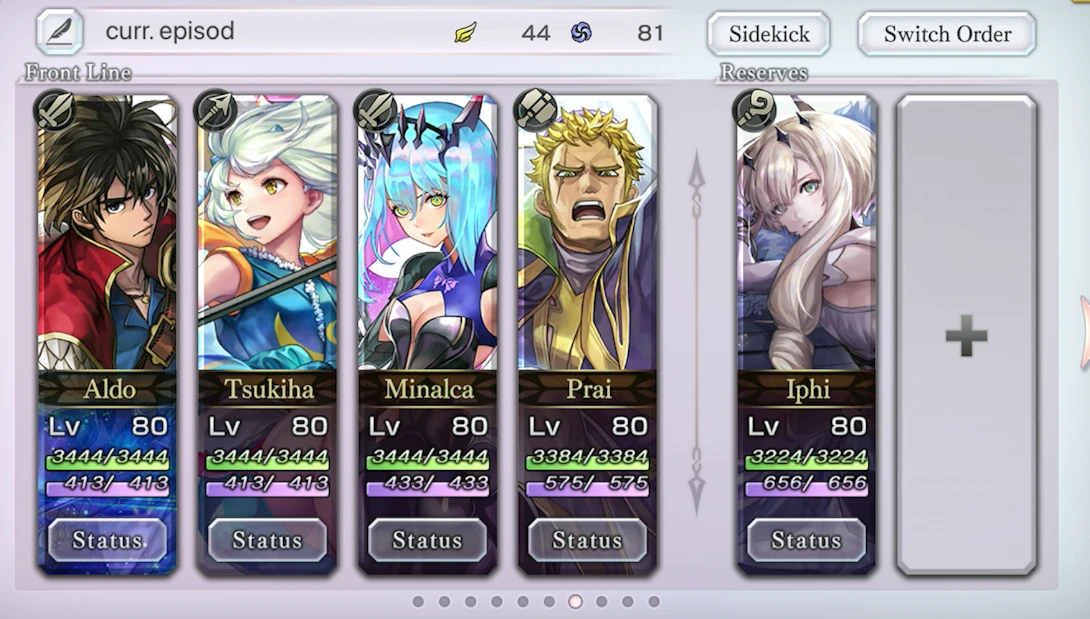This screenshot has width=1090, height=619.
Task: Show Minalca's Status details
Action: (427, 540)
